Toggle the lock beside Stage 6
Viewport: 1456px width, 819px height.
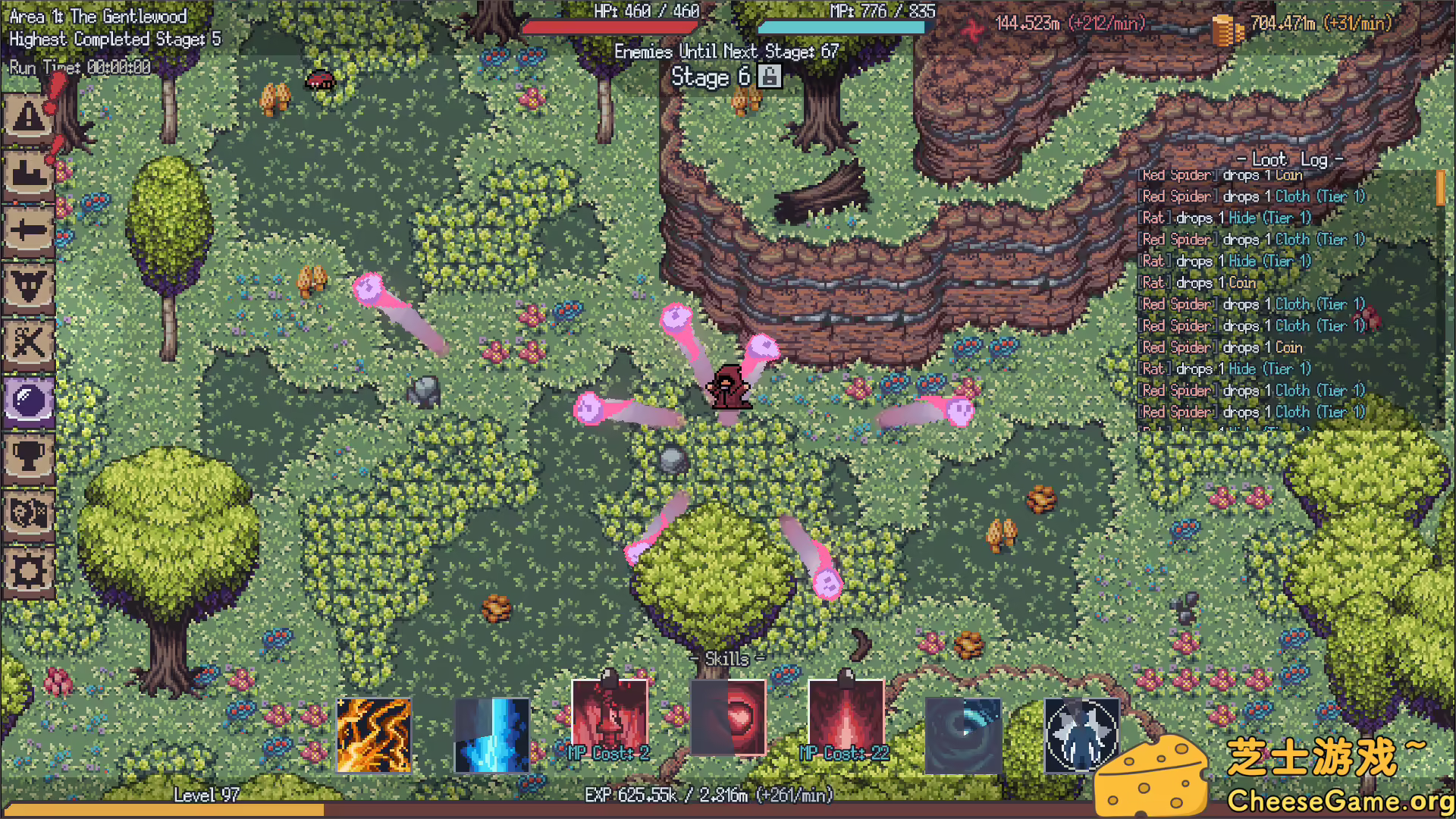pyautogui.click(x=769, y=77)
